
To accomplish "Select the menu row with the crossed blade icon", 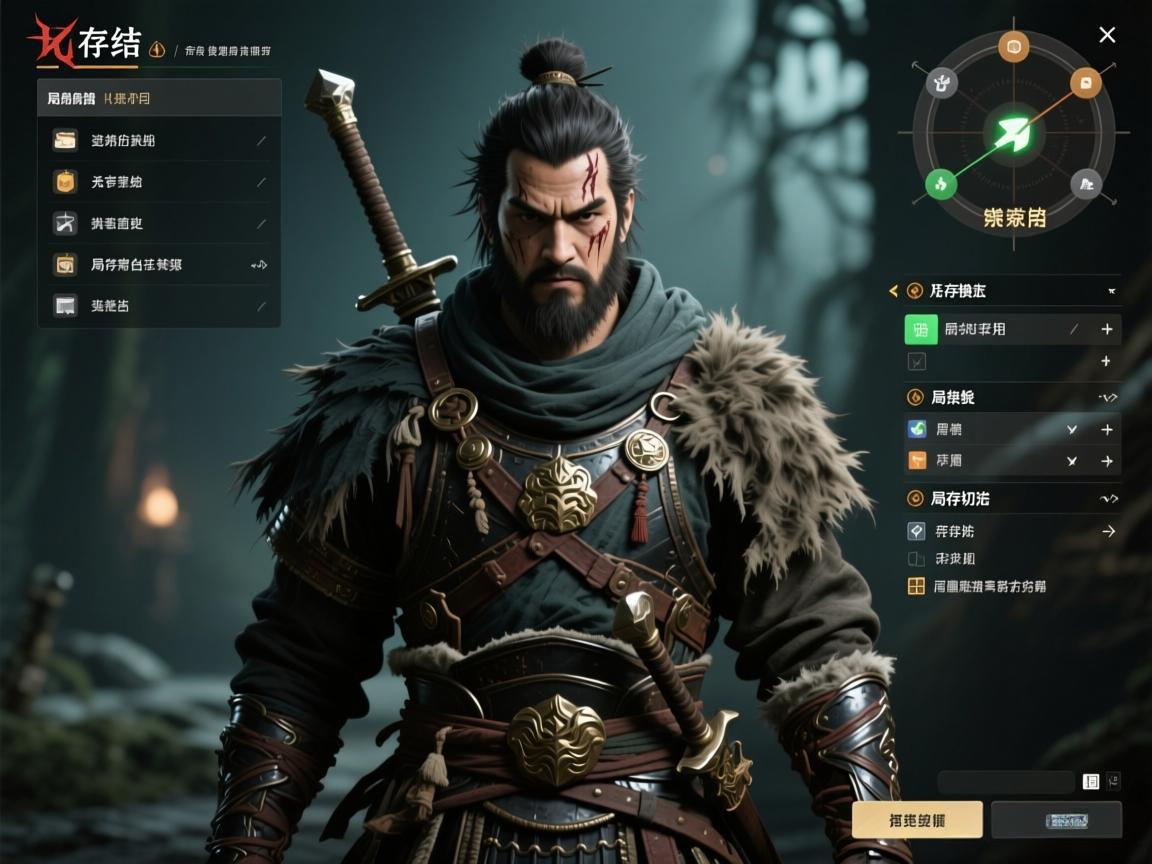I will (x=159, y=223).
